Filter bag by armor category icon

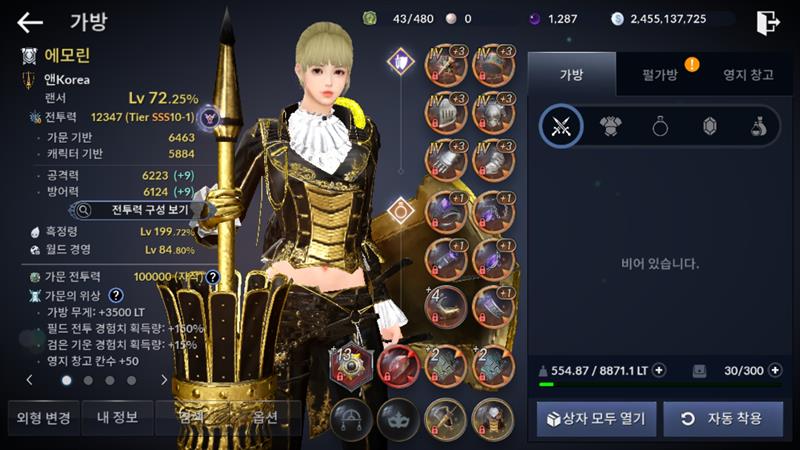[610, 126]
